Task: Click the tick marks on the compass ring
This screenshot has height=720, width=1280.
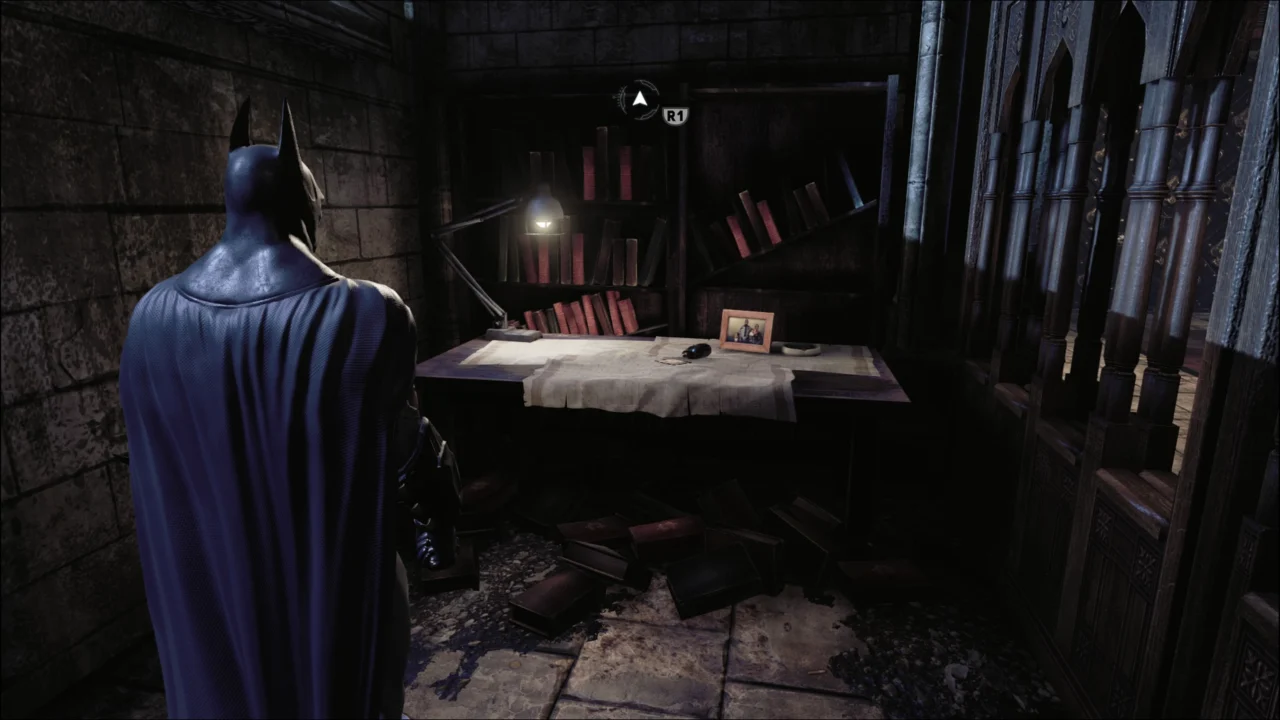Action: click(618, 95)
